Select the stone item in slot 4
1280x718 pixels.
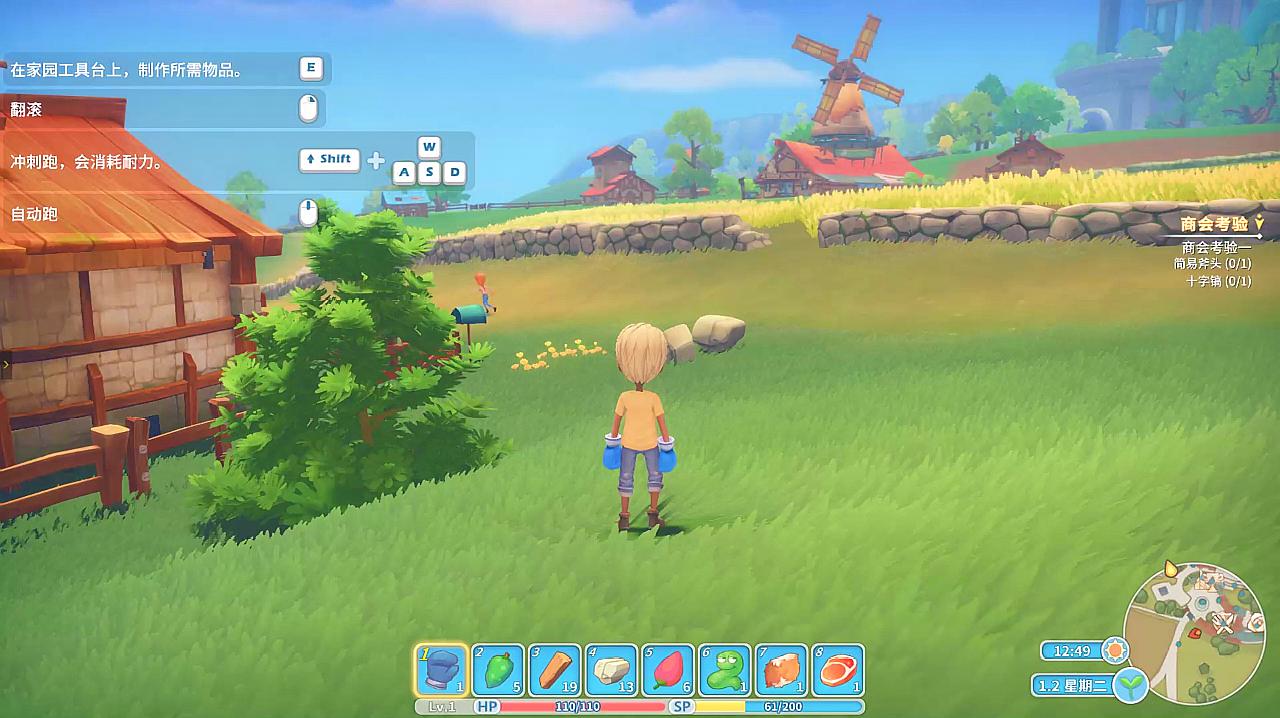click(611, 669)
